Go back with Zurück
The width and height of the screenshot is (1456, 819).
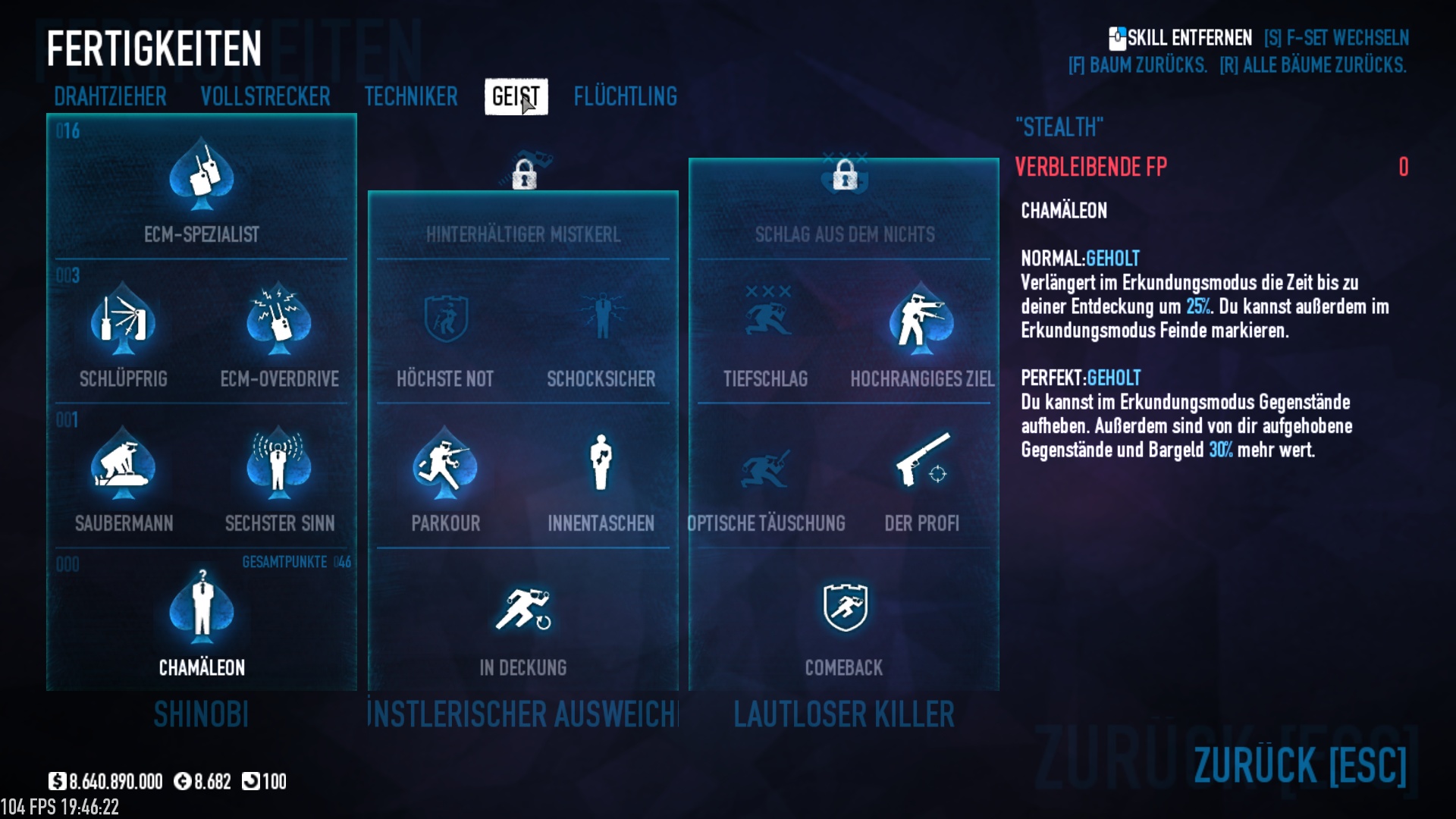click(1300, 764)
